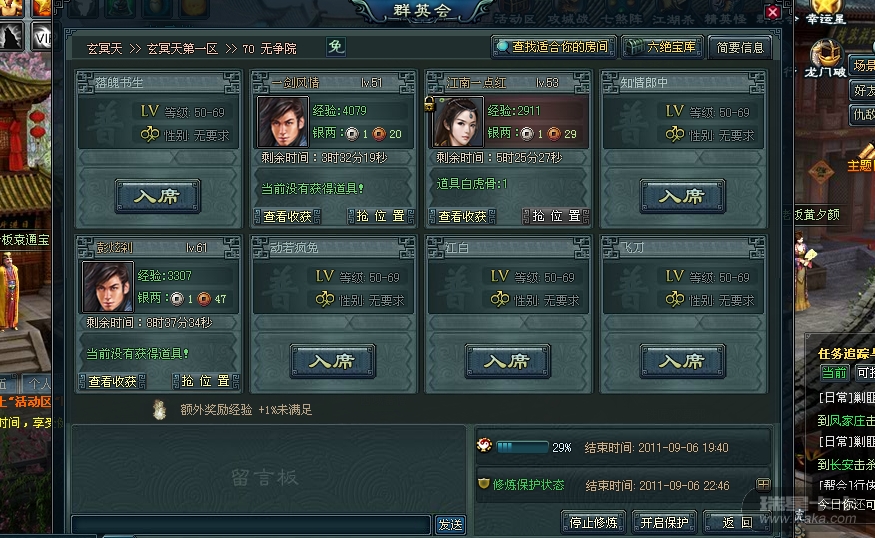This screenshot has height=538, width=875.
Task: Click 抢位置 on 一剑风情's seat
Action: (x=380, y=216)
